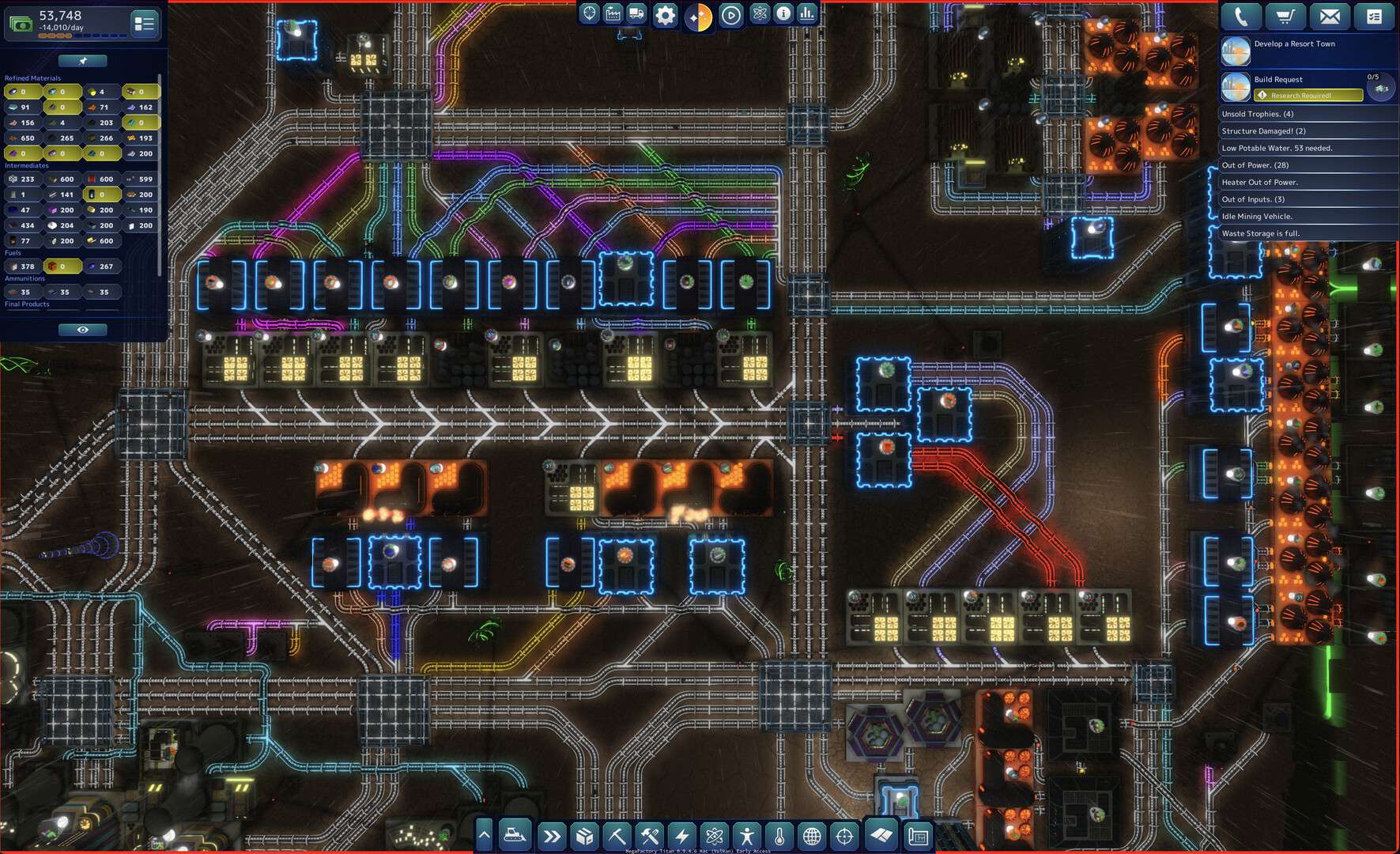The width and height of the screenshot is (1400, 854).
Task: Open the settings gear menu
Action: (x=665, y=15)
